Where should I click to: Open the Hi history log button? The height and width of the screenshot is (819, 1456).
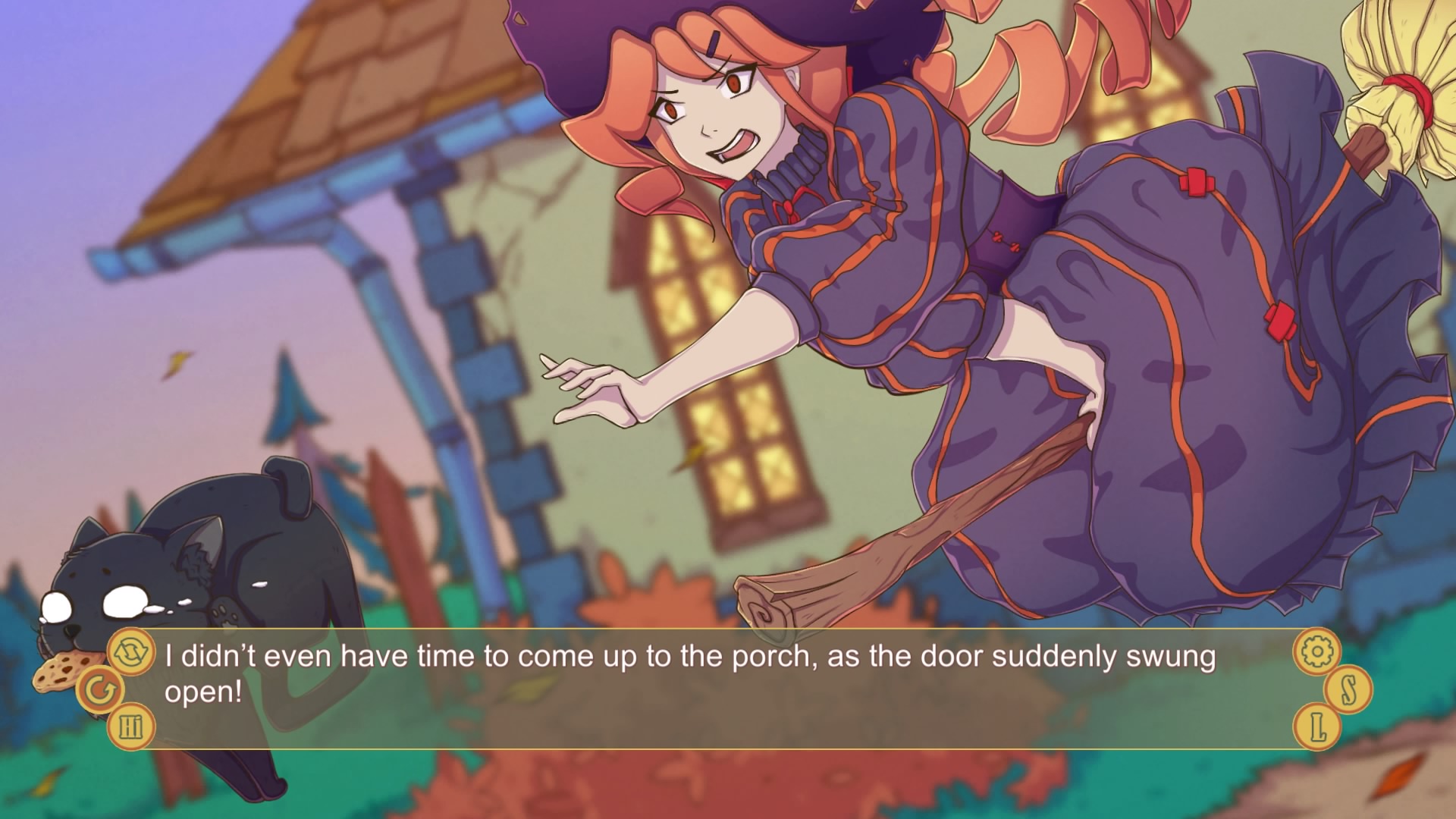pos(132,727)
